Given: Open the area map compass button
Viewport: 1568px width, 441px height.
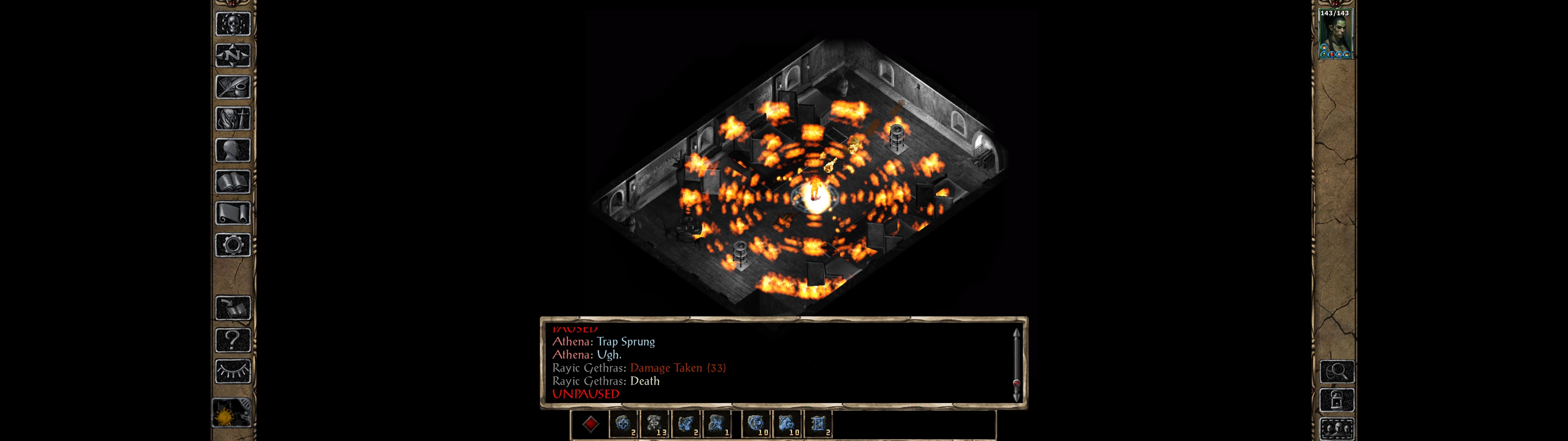Looking at the screenshot, I should click(x=232, y=56).
